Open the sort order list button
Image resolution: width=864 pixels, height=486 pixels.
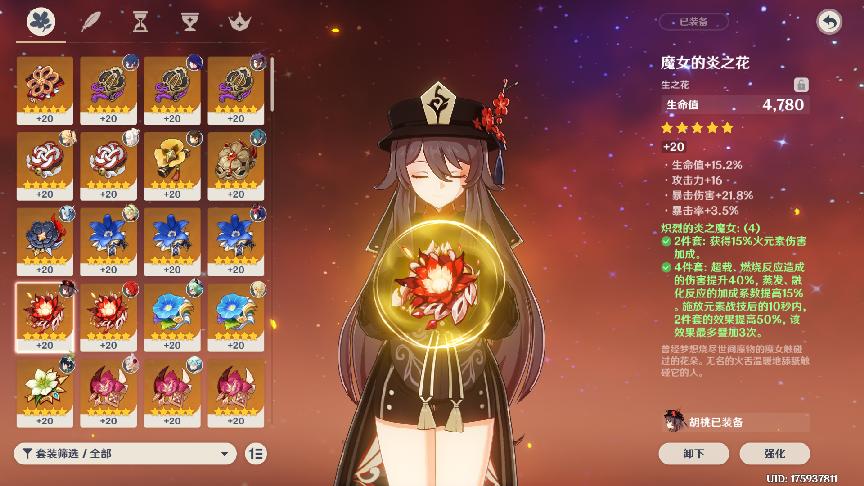(256, 453)
